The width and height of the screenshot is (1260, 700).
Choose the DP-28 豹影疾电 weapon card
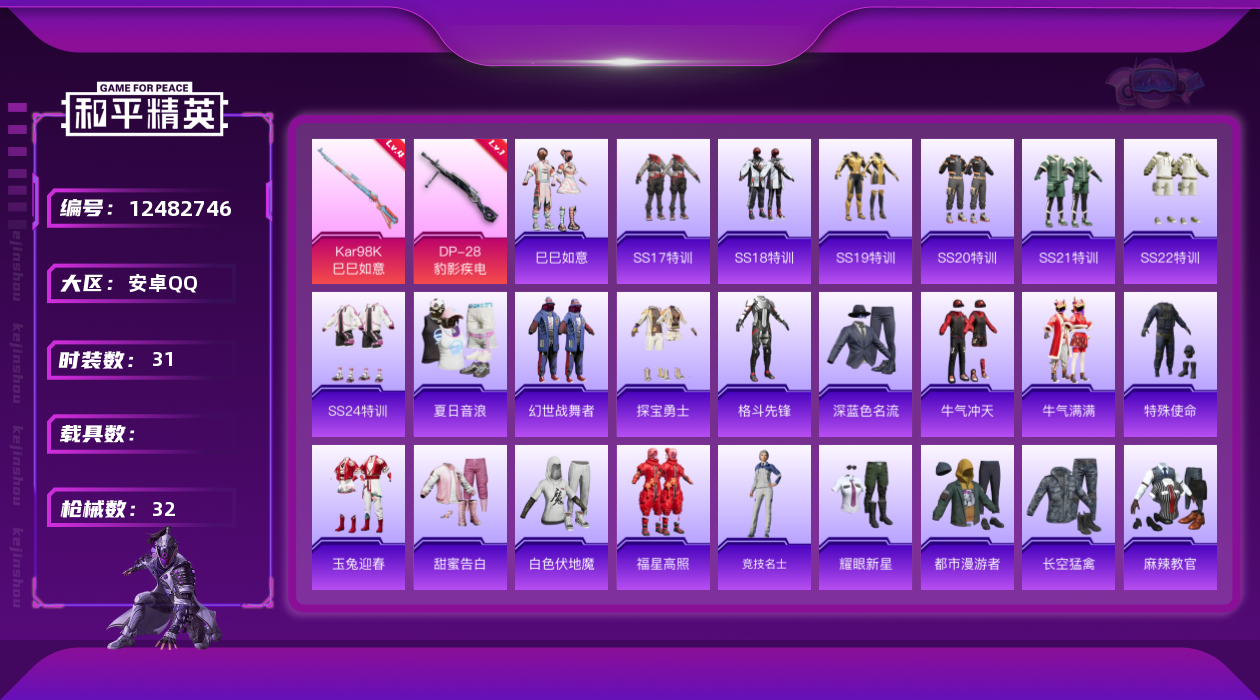click(460, 211)
